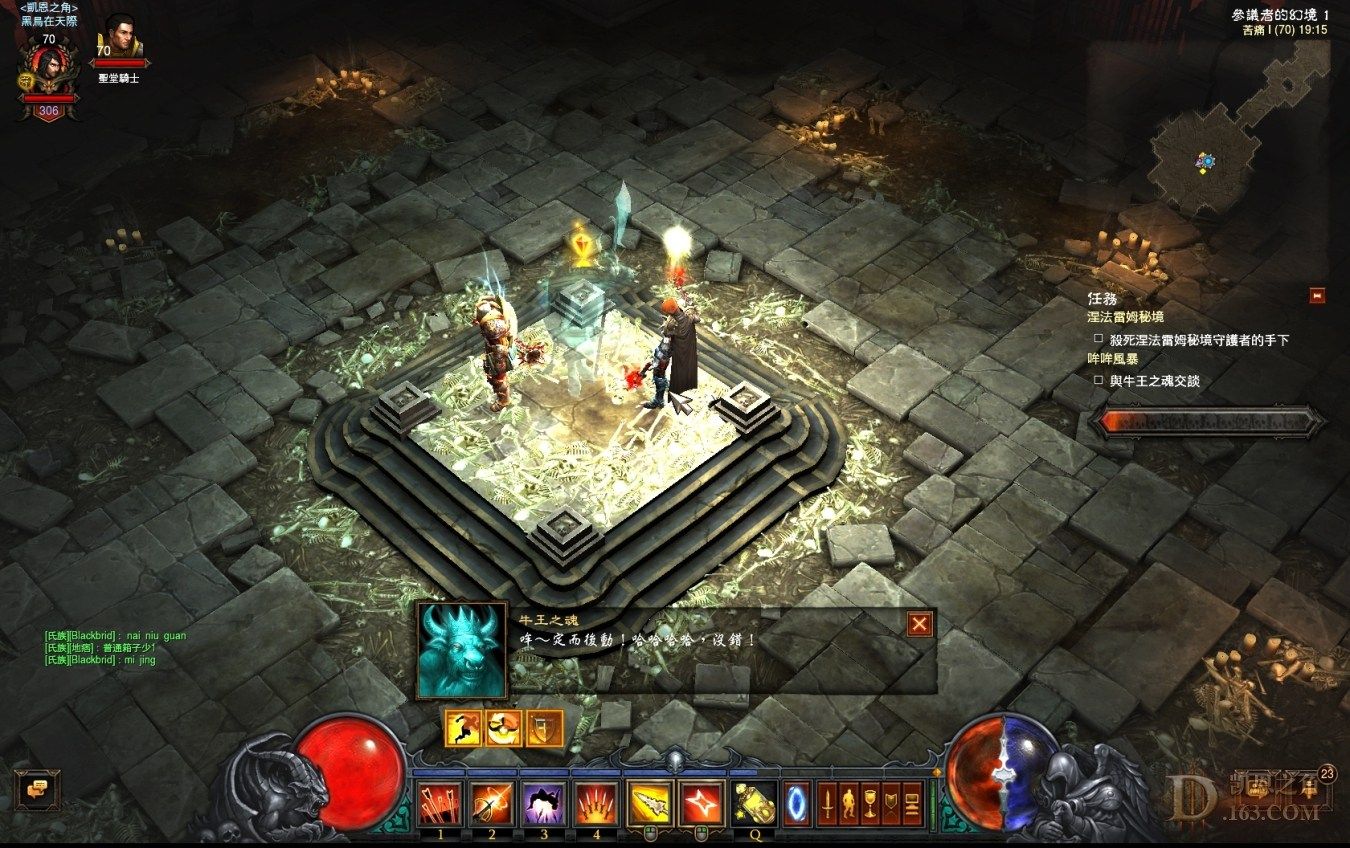Open the blue town portal
The width and height of the screenshot is (1350, 848).
pyautogui.click(x=797, y=804)
